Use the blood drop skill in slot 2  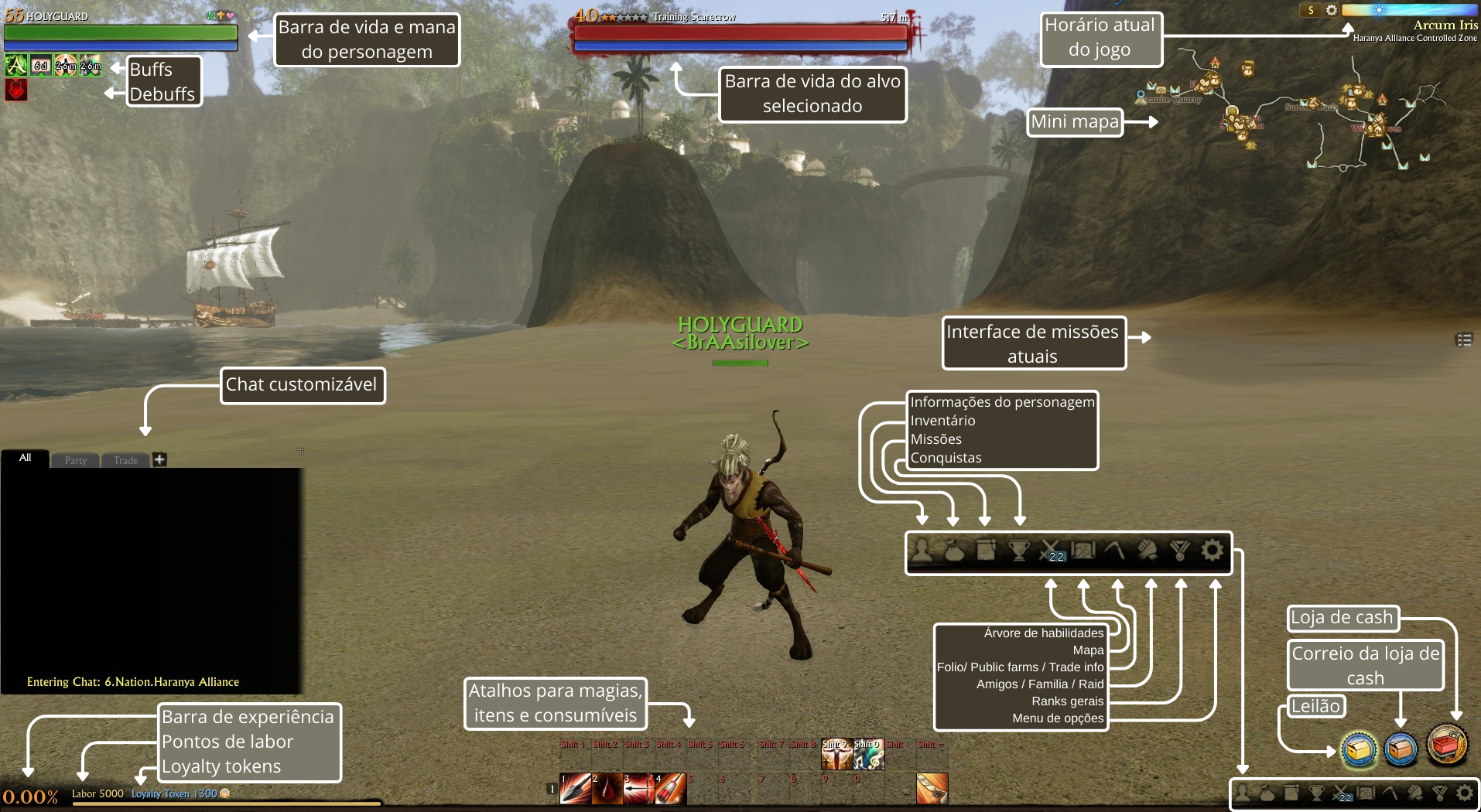tap(607, 789)
